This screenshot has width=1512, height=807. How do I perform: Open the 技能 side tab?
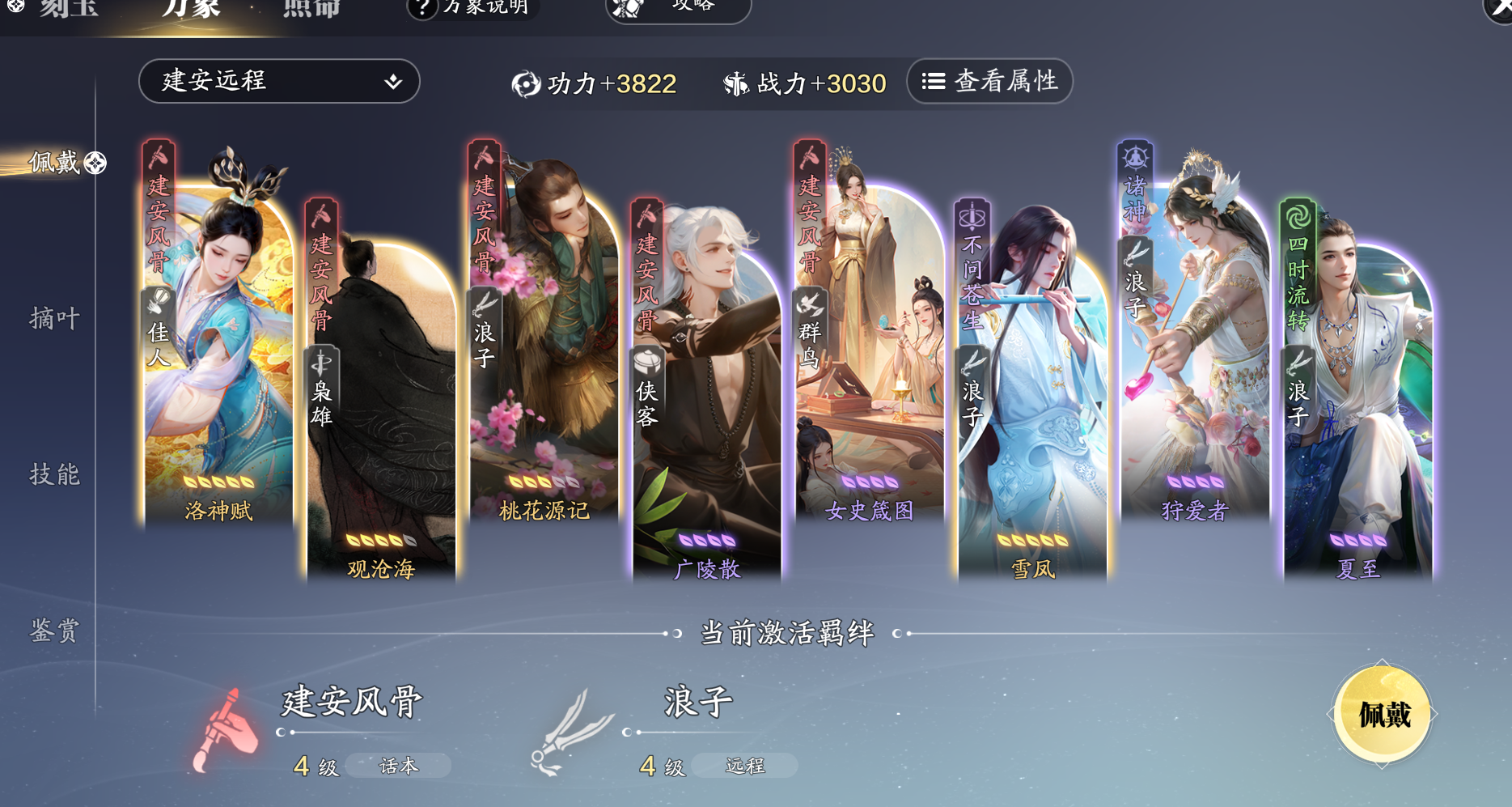click(55, 474)
